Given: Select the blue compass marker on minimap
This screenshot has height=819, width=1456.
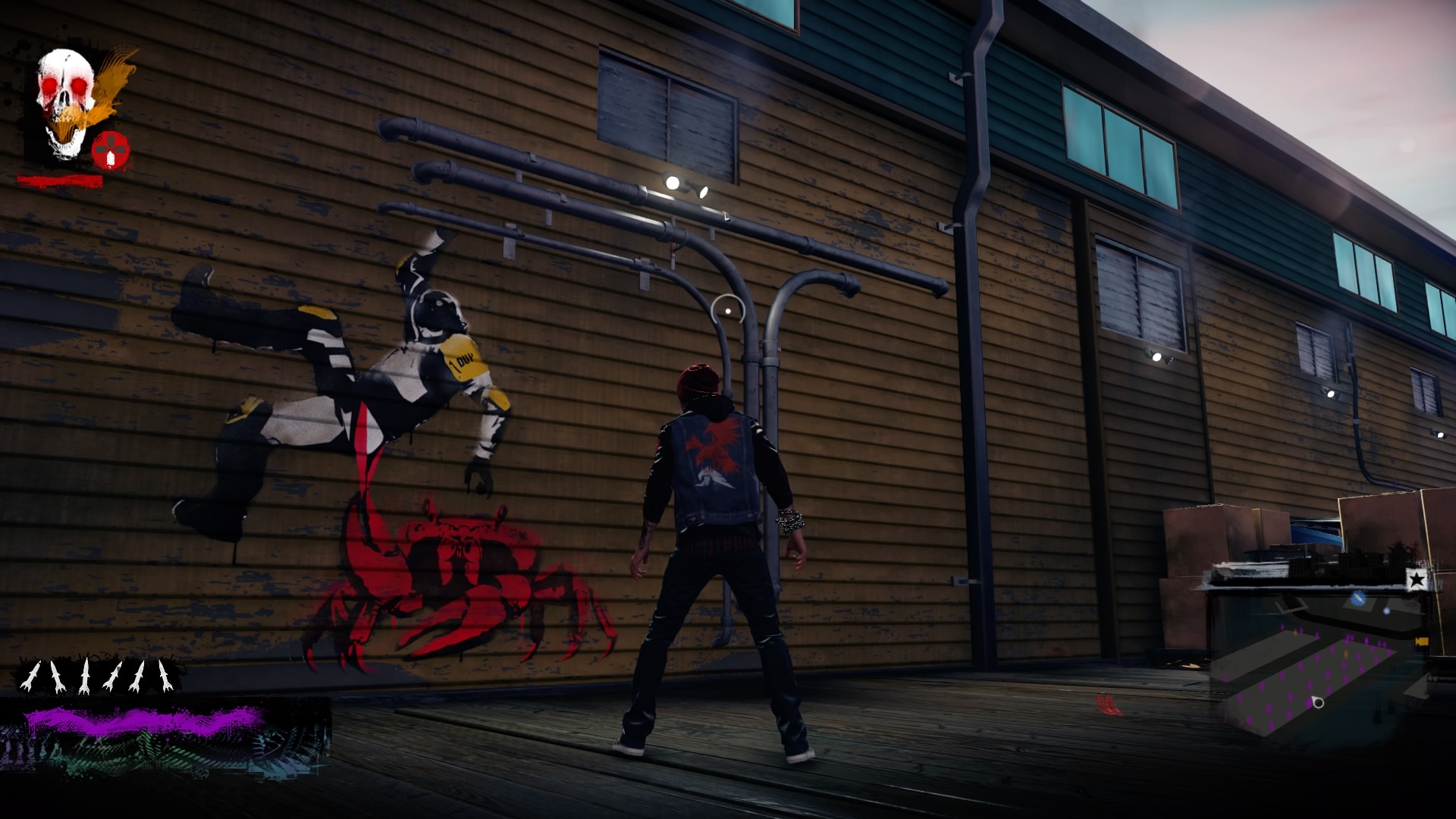Looking at the screenshot, I should coord(1358,599).
